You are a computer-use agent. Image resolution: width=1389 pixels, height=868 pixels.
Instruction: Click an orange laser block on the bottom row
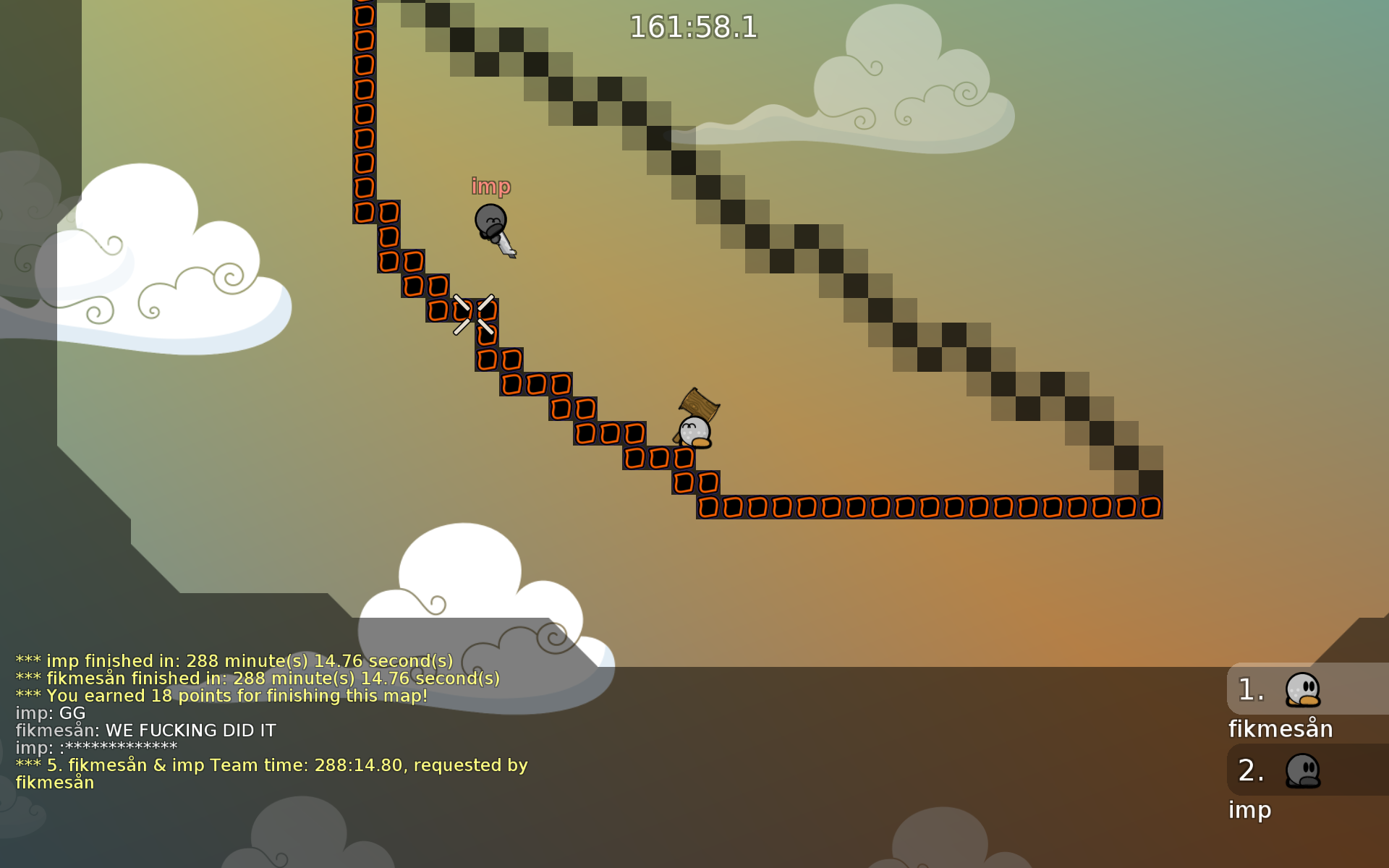[x=868, y=506]
